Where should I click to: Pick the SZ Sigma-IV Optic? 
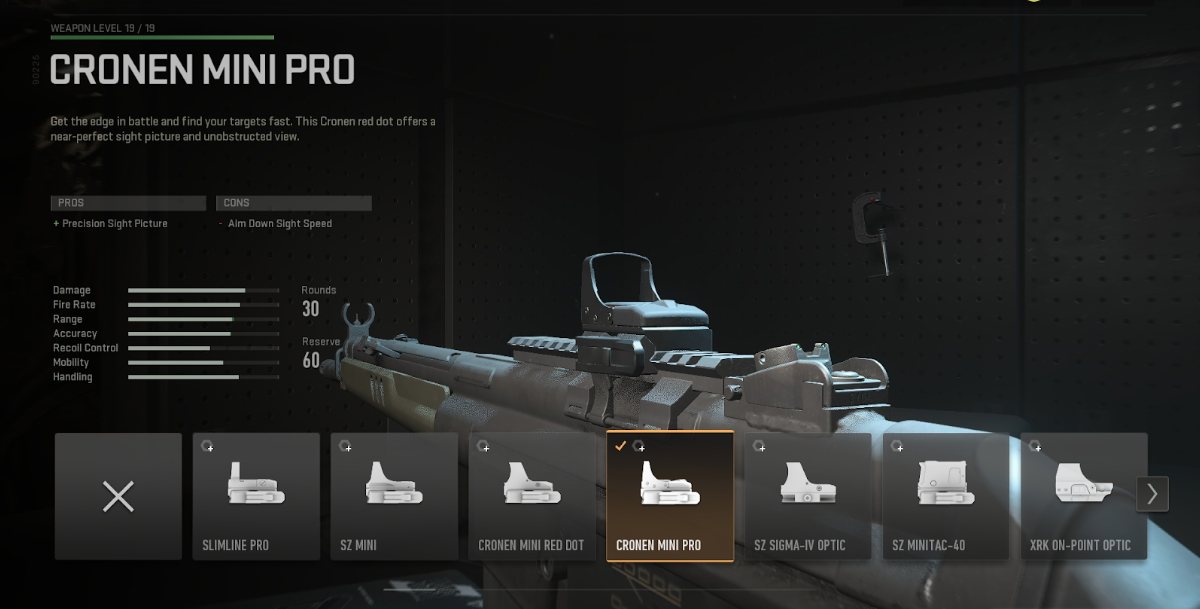coord(808,496)
